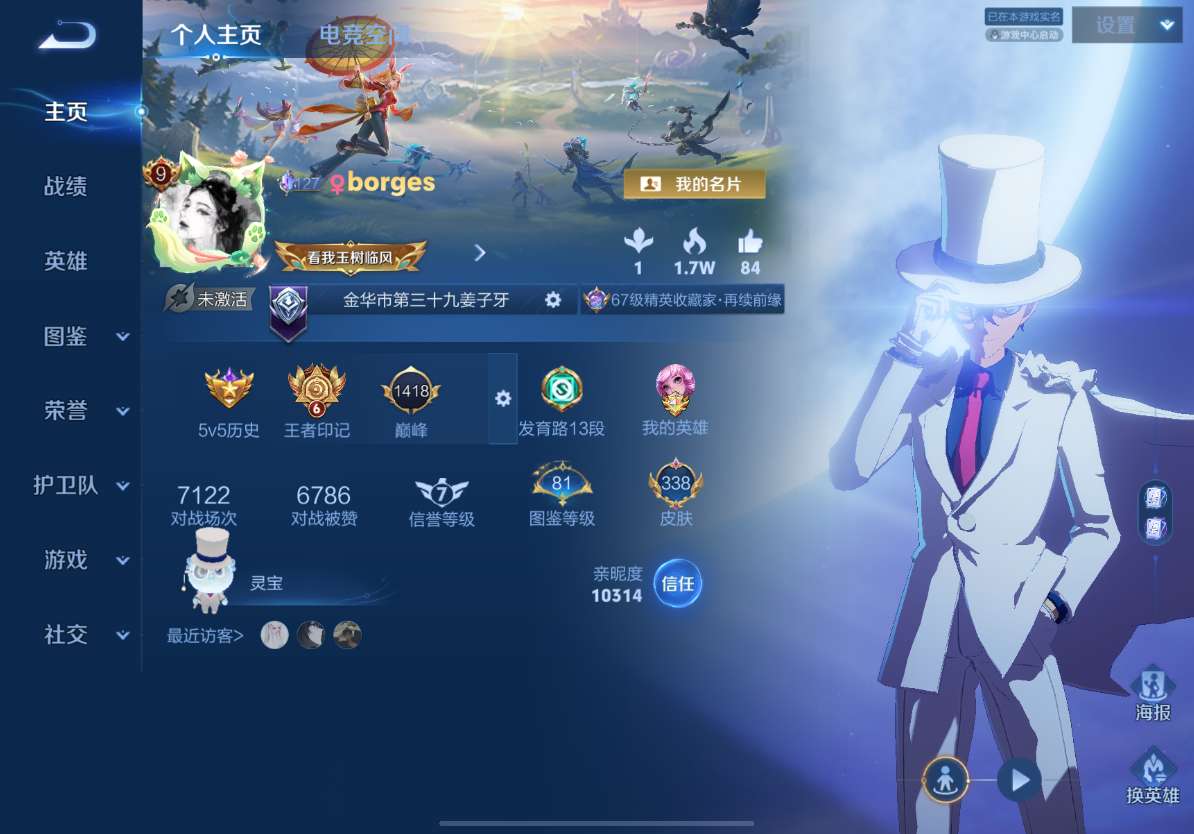Open the 设置 dropdown
This screenshot has width=1194, height=834.
pyautogui.click(x=1126, y=26)
